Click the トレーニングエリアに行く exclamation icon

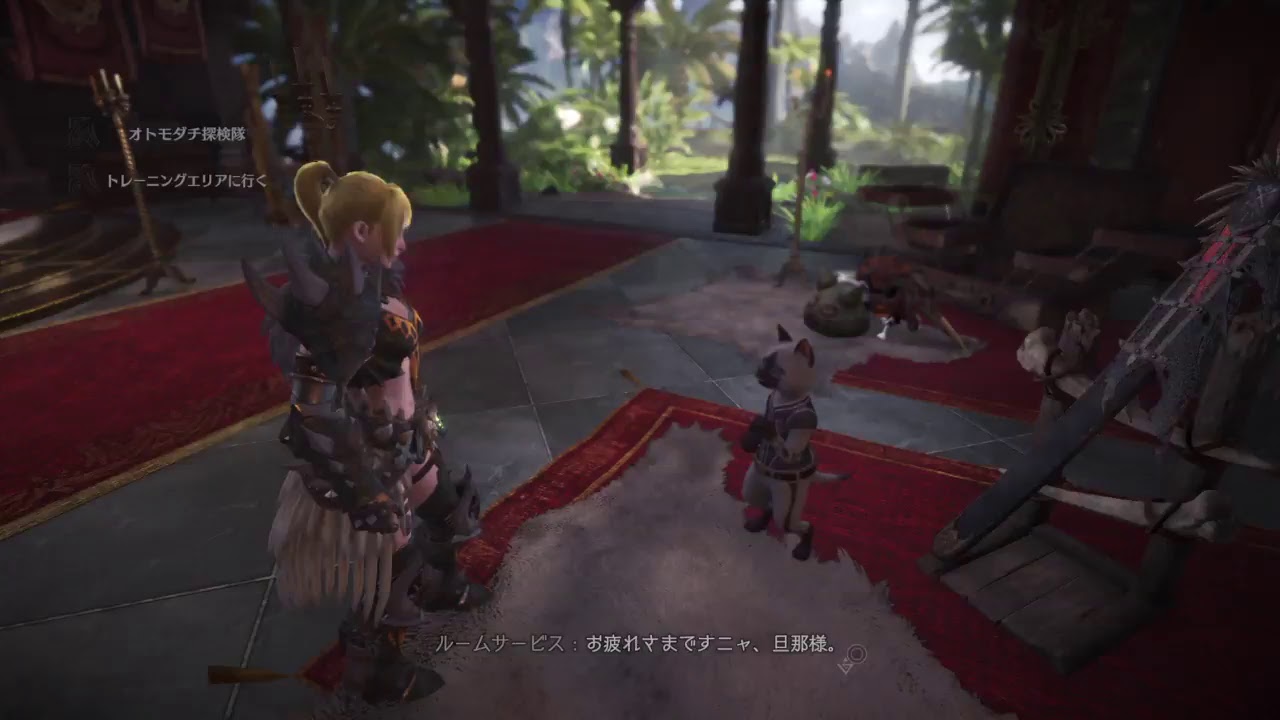(x=73, y=178)
